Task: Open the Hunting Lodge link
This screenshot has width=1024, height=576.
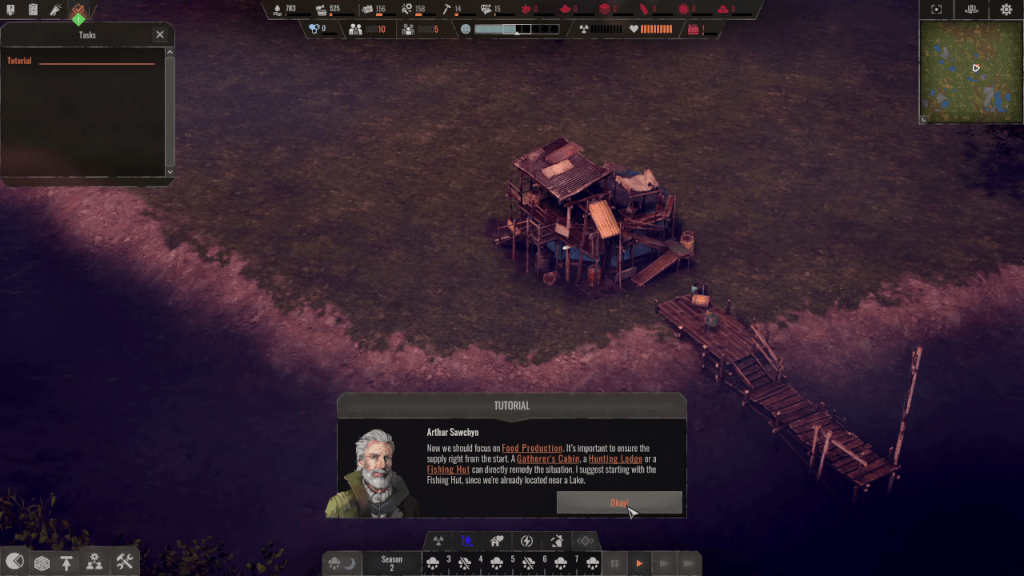Action: click(616, 459)
